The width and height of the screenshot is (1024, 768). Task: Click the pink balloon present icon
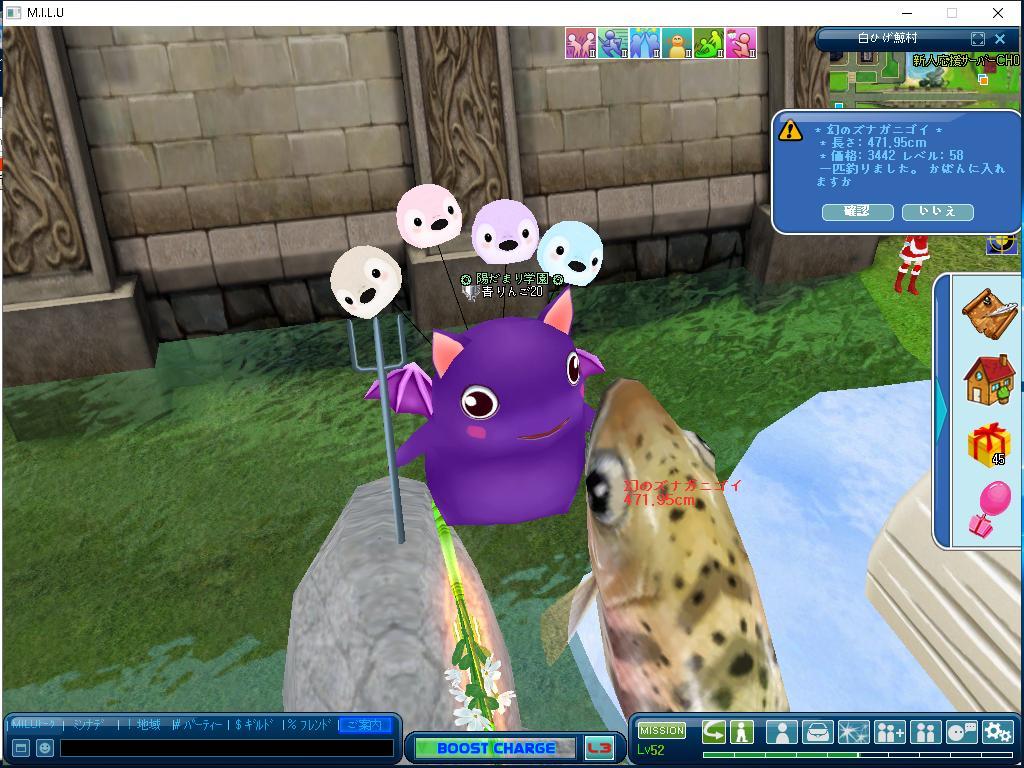989,508
